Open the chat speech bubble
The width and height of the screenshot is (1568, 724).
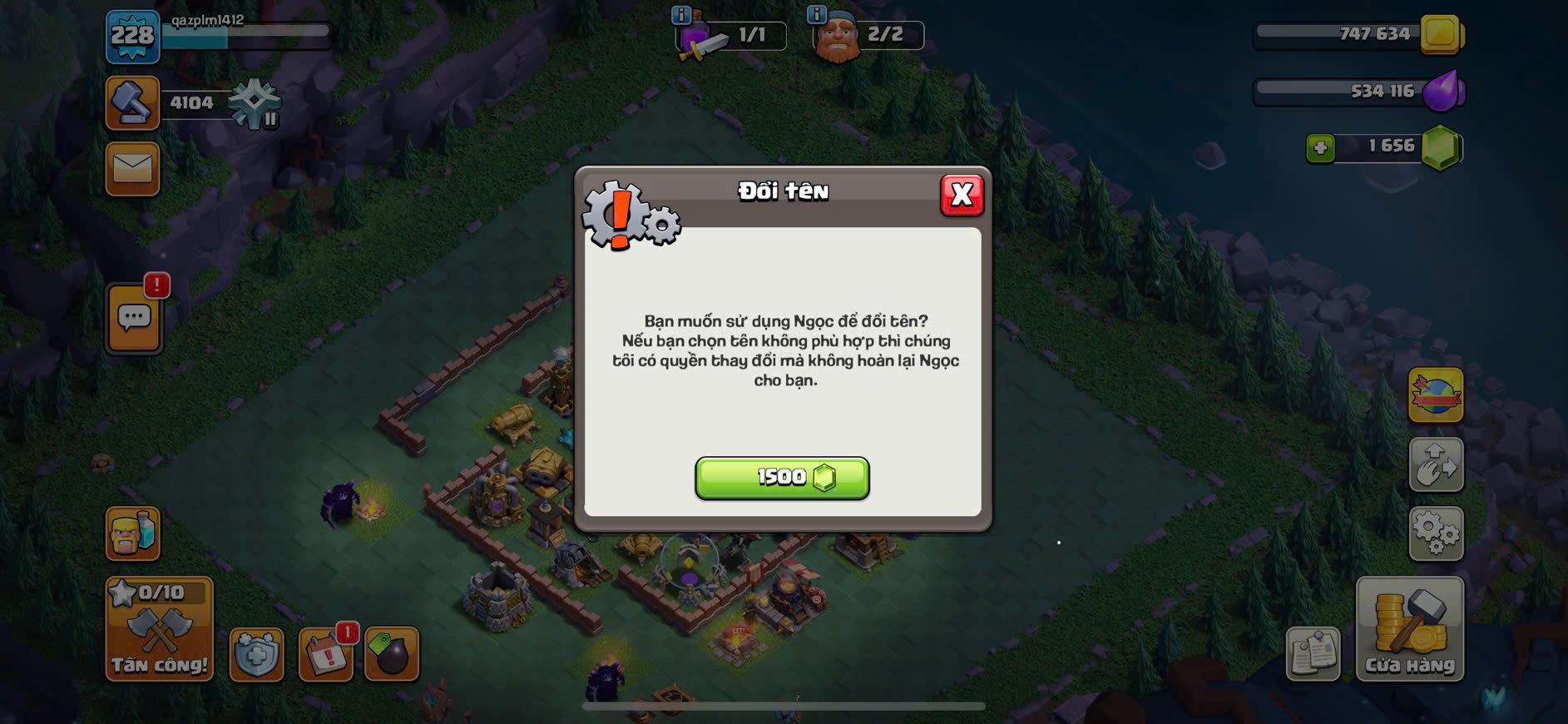134,318
